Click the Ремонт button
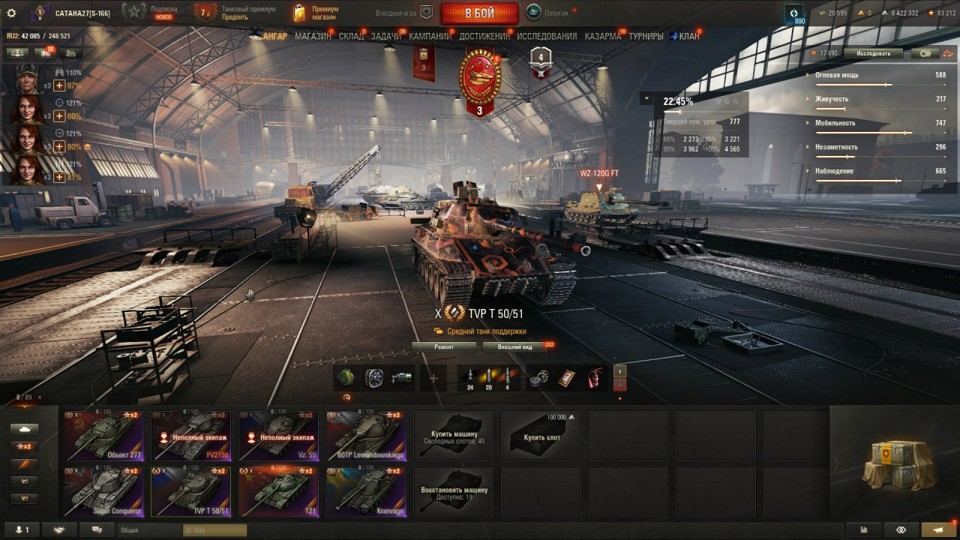The image size is (960, 540). click(x=443, y=347)
